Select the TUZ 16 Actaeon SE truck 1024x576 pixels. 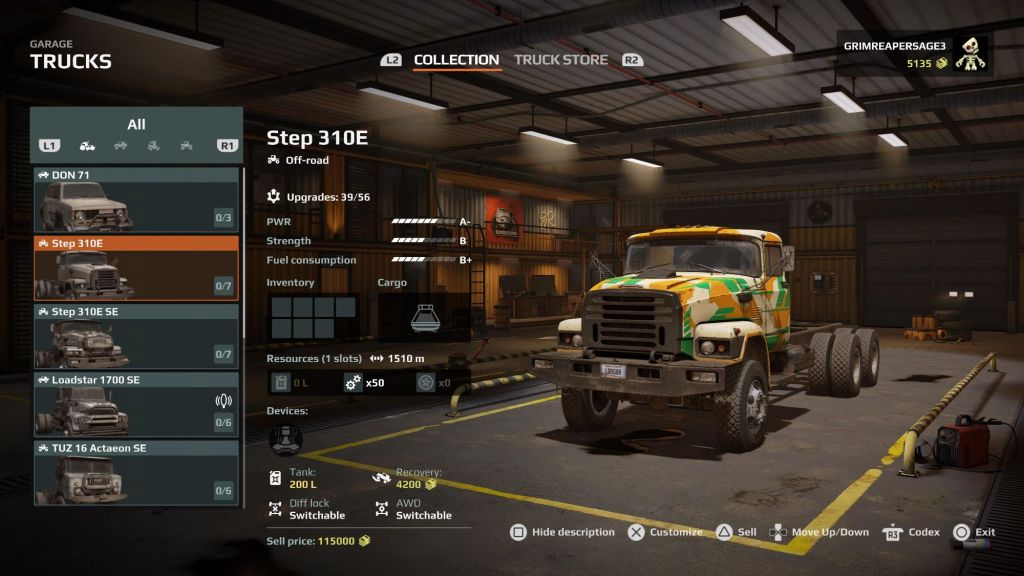pos(136,472)
